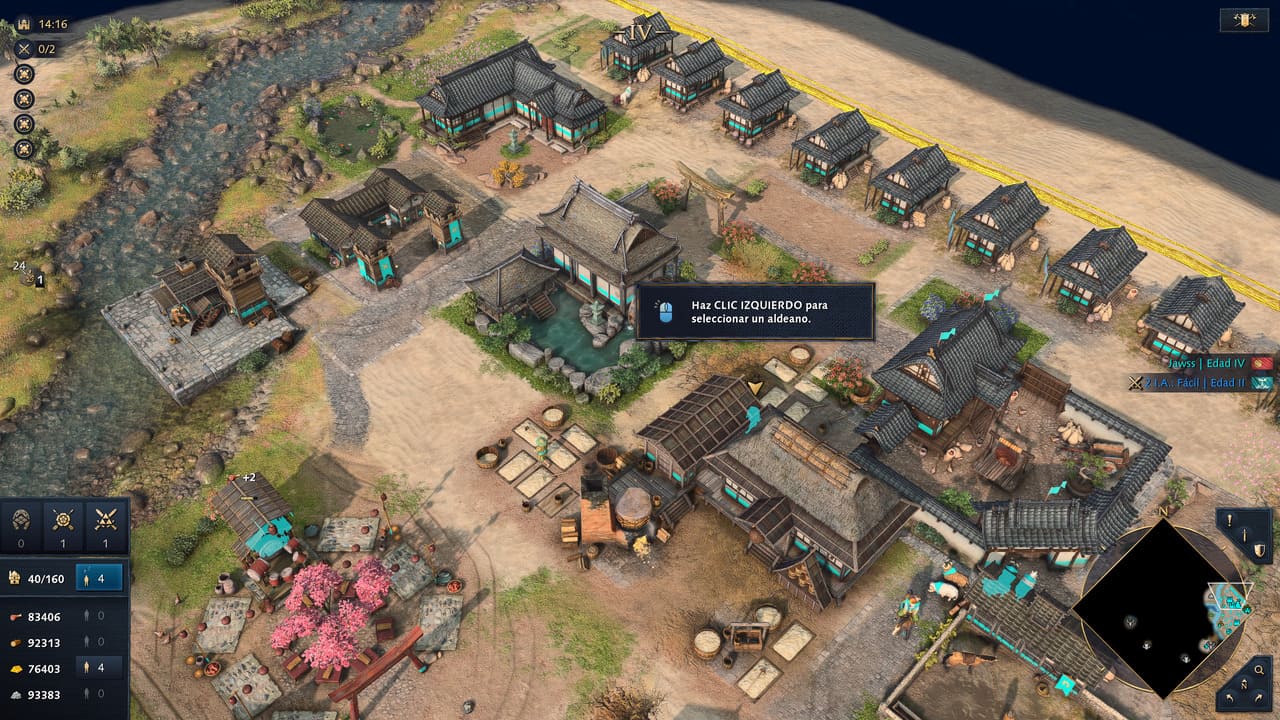Click the sword icon beside the minimap
1280x720 pixels.
(x=1246, y=536)
